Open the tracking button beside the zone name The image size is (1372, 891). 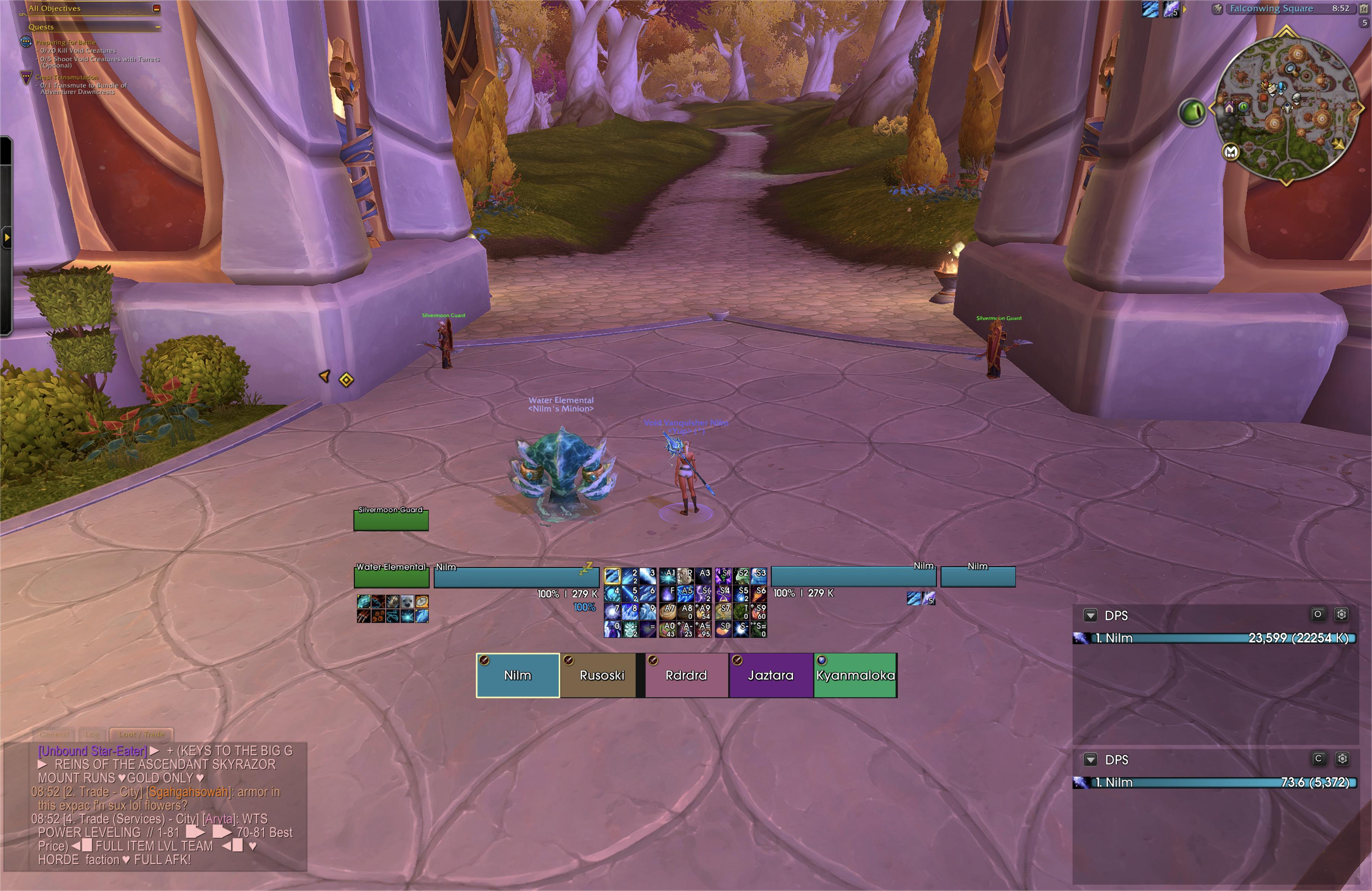coord(1218,9)
